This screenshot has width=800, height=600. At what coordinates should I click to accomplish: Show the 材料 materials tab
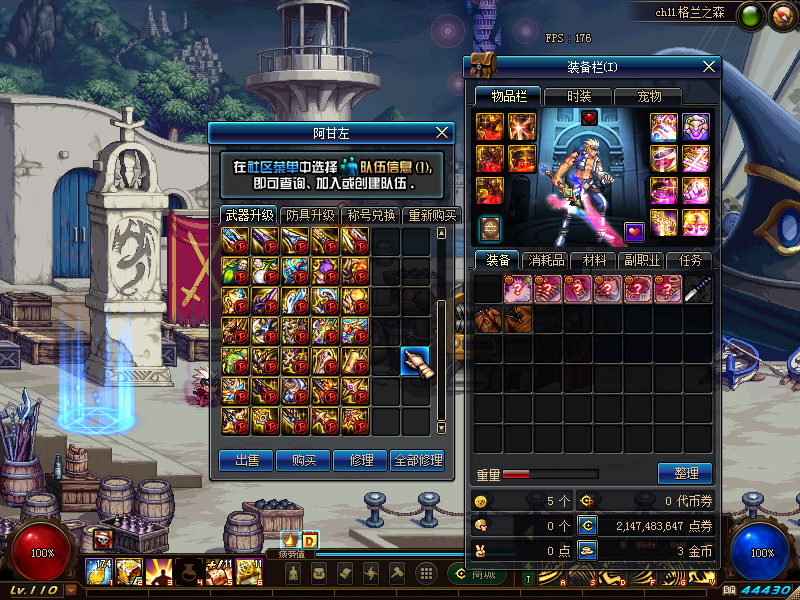coord(595,260)
